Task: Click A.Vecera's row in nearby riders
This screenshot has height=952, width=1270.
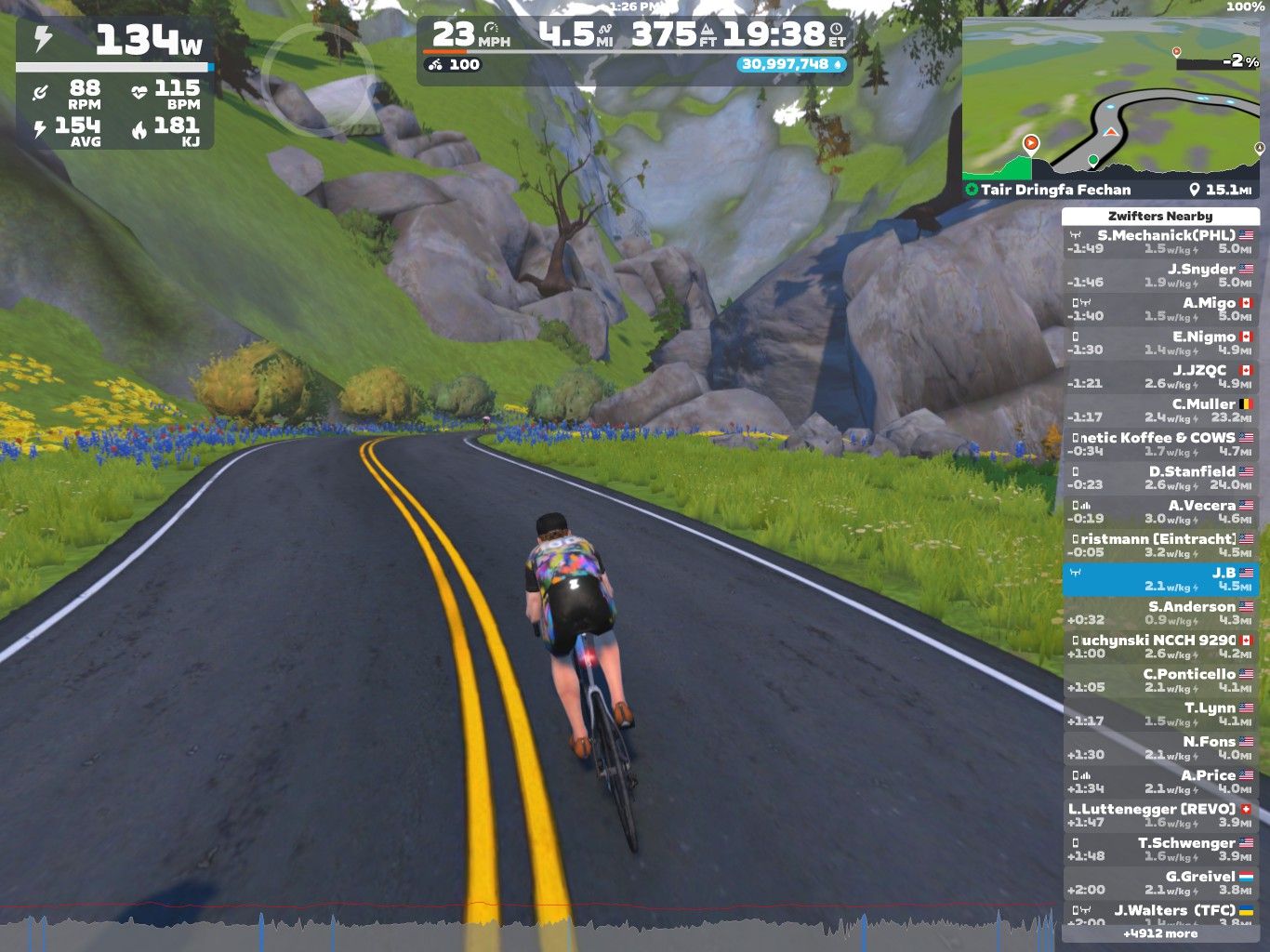Action: click(x=1160, y=512)
